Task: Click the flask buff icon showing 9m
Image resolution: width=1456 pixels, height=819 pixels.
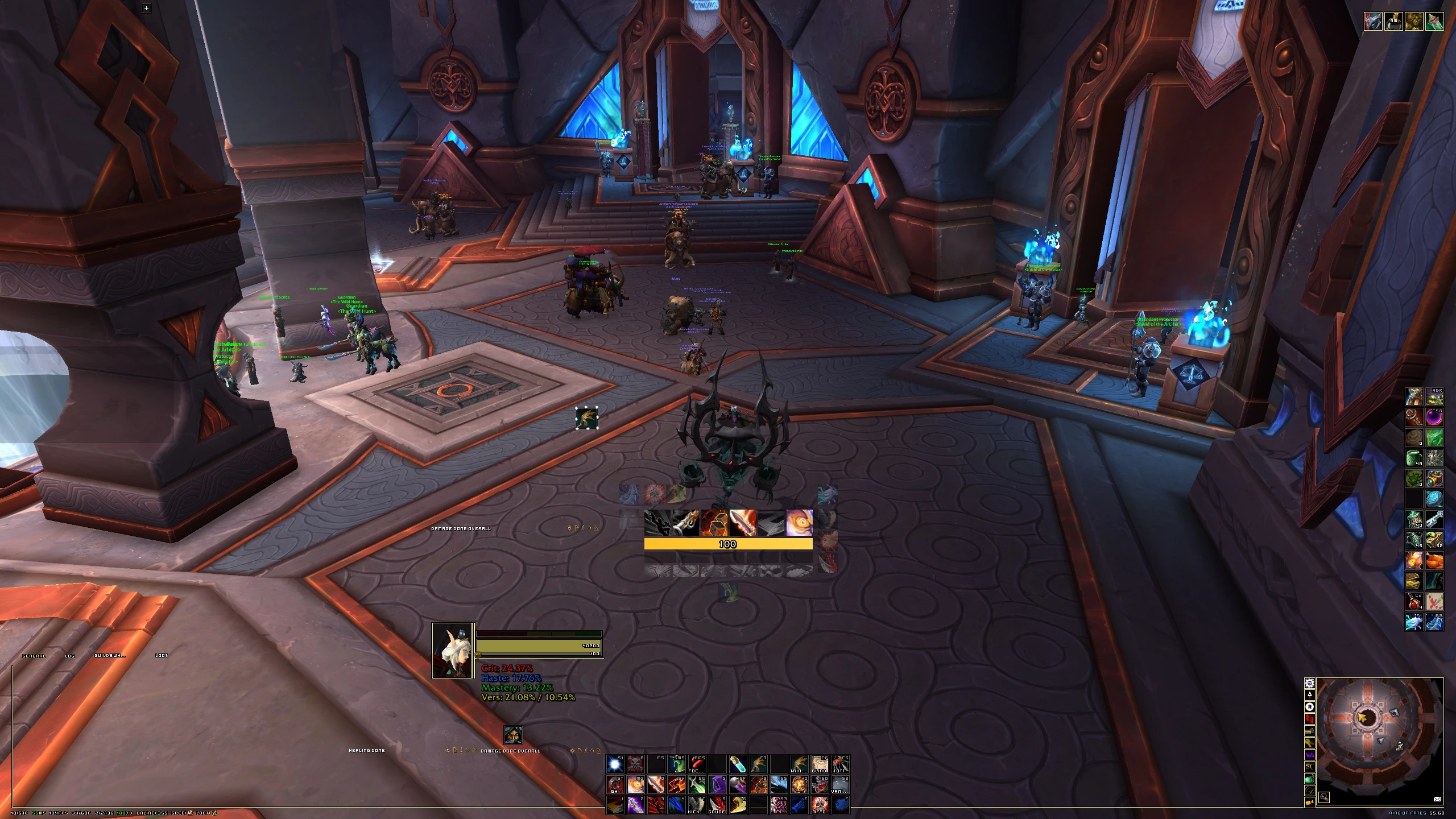Action: coord(1393,22)
